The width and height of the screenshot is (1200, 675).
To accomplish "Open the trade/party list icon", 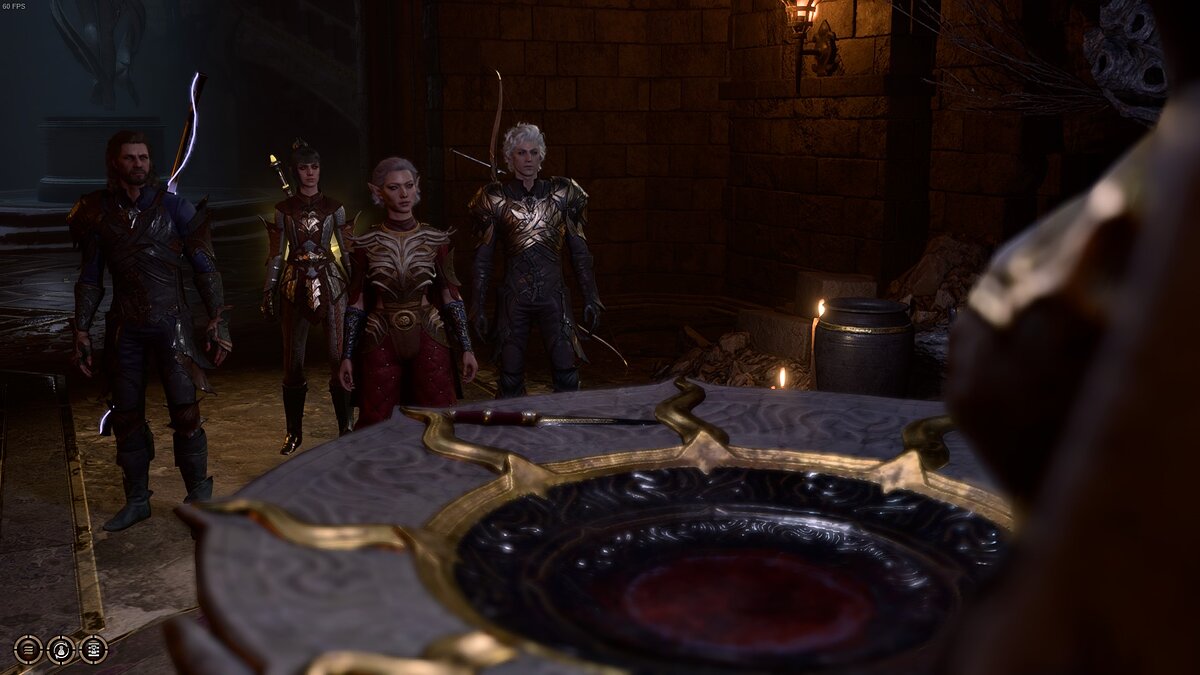I will (93, 649).
